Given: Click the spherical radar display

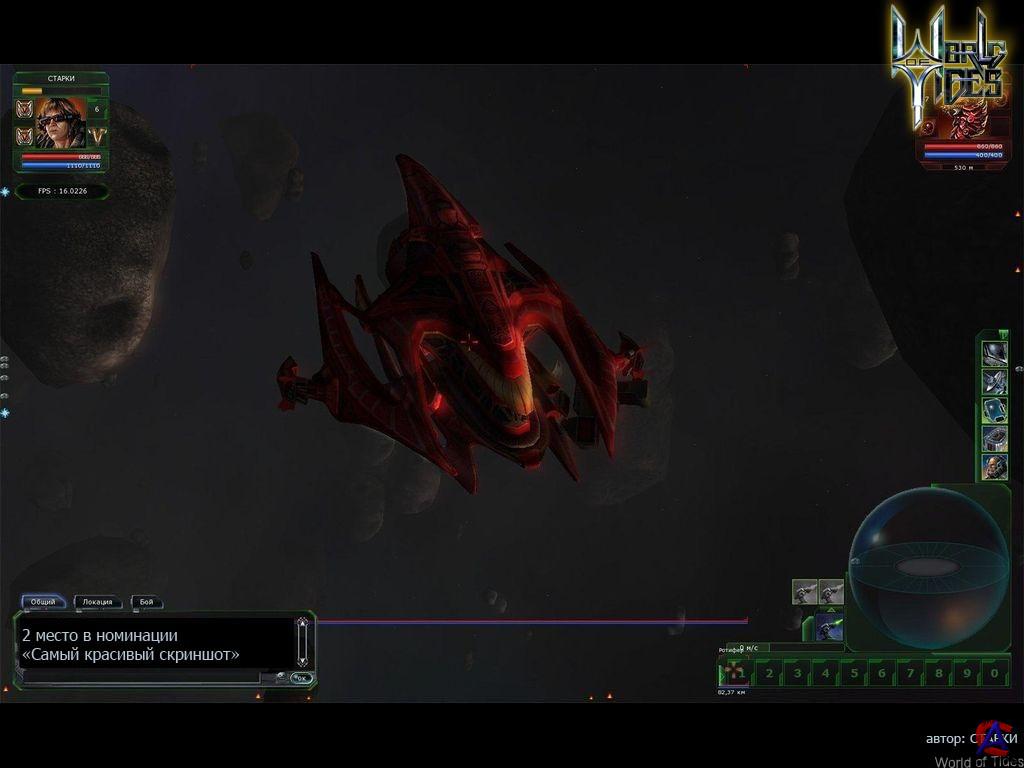Looking at the screenshot, I should point(914,568).
